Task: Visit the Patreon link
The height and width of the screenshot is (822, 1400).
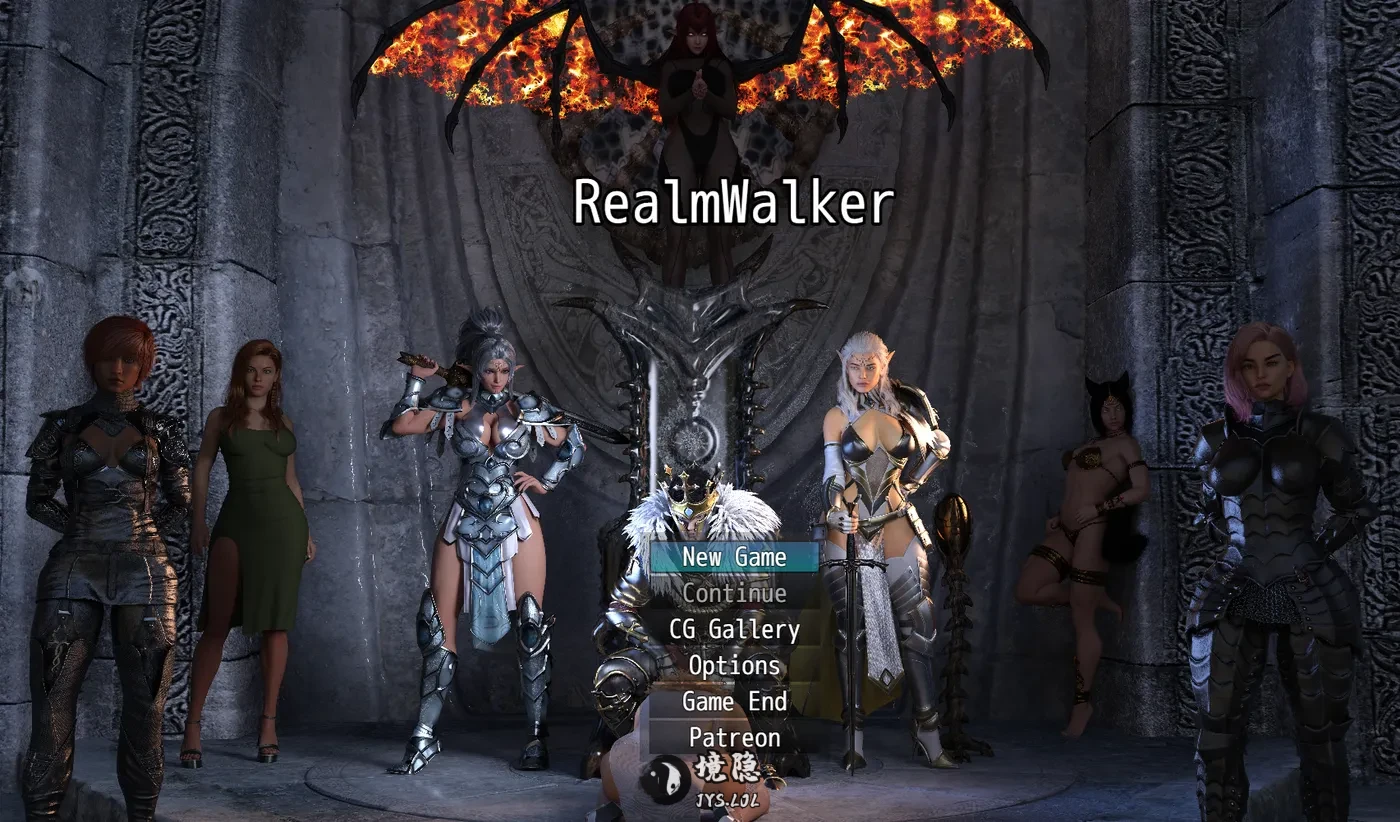Action: [734, 737]
